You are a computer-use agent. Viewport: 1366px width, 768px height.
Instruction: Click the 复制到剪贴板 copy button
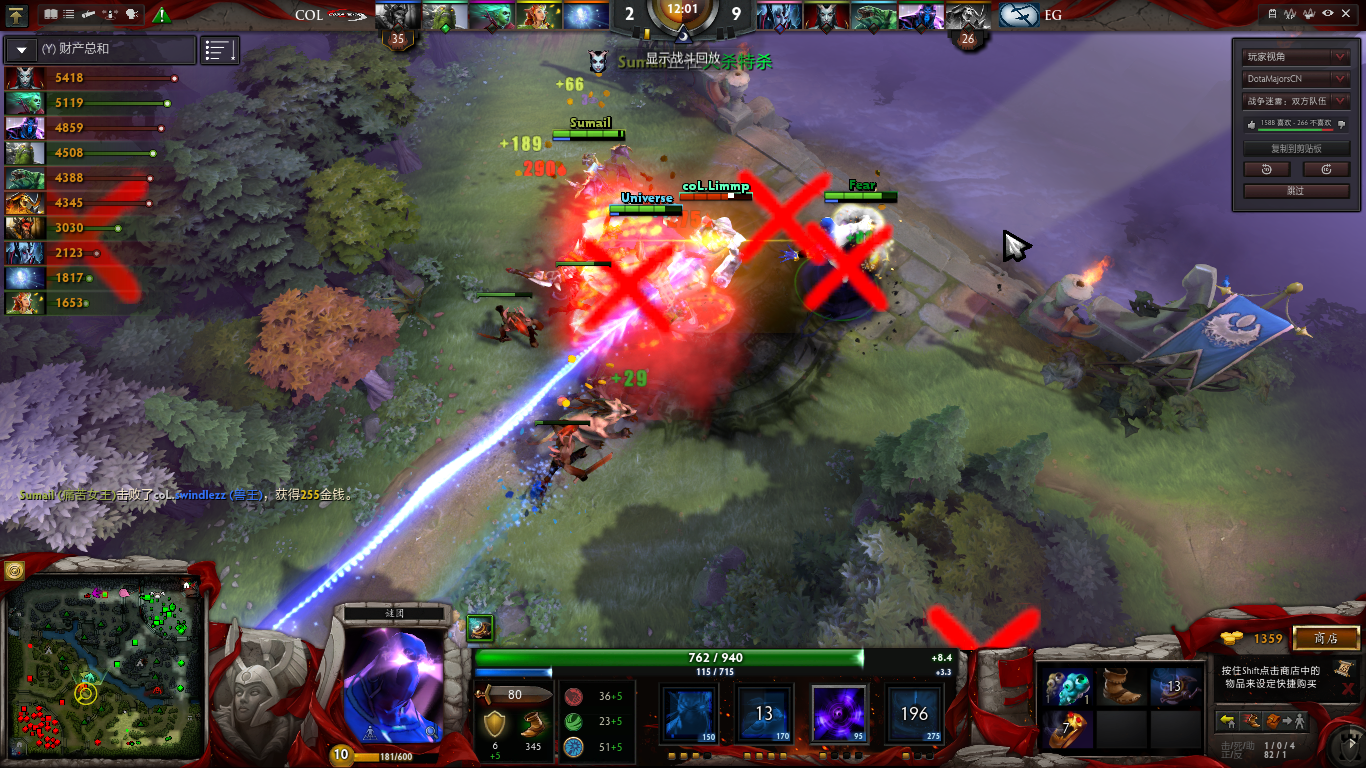pos(1296,148)
